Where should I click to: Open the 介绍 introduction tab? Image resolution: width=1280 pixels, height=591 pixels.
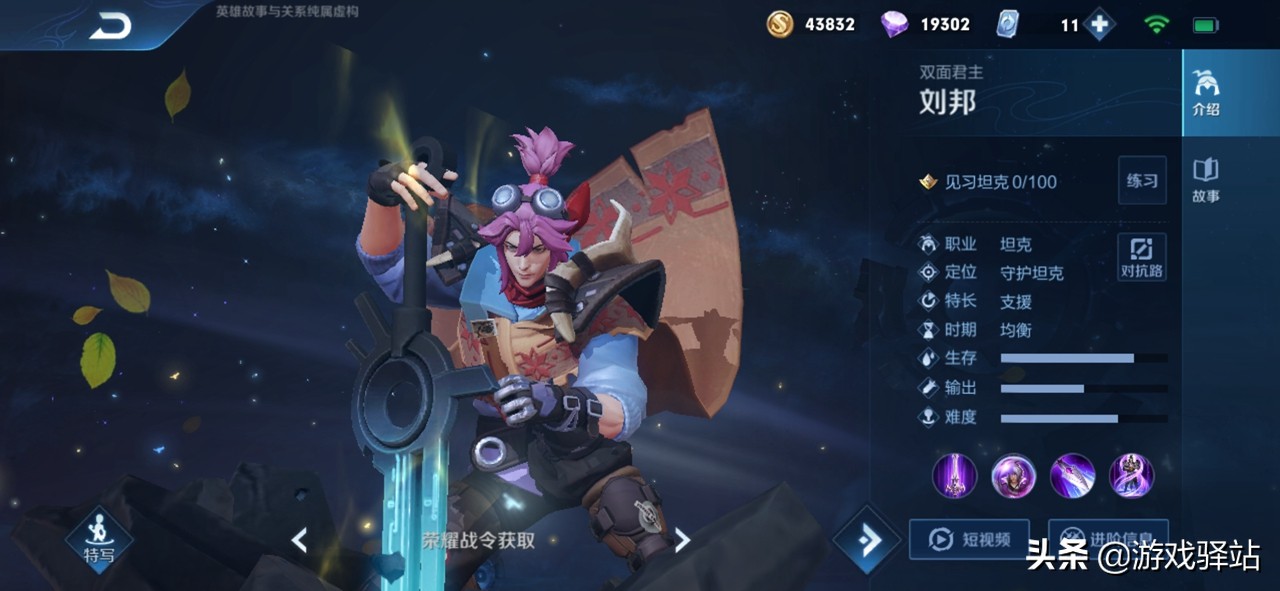click(1206, 94)
